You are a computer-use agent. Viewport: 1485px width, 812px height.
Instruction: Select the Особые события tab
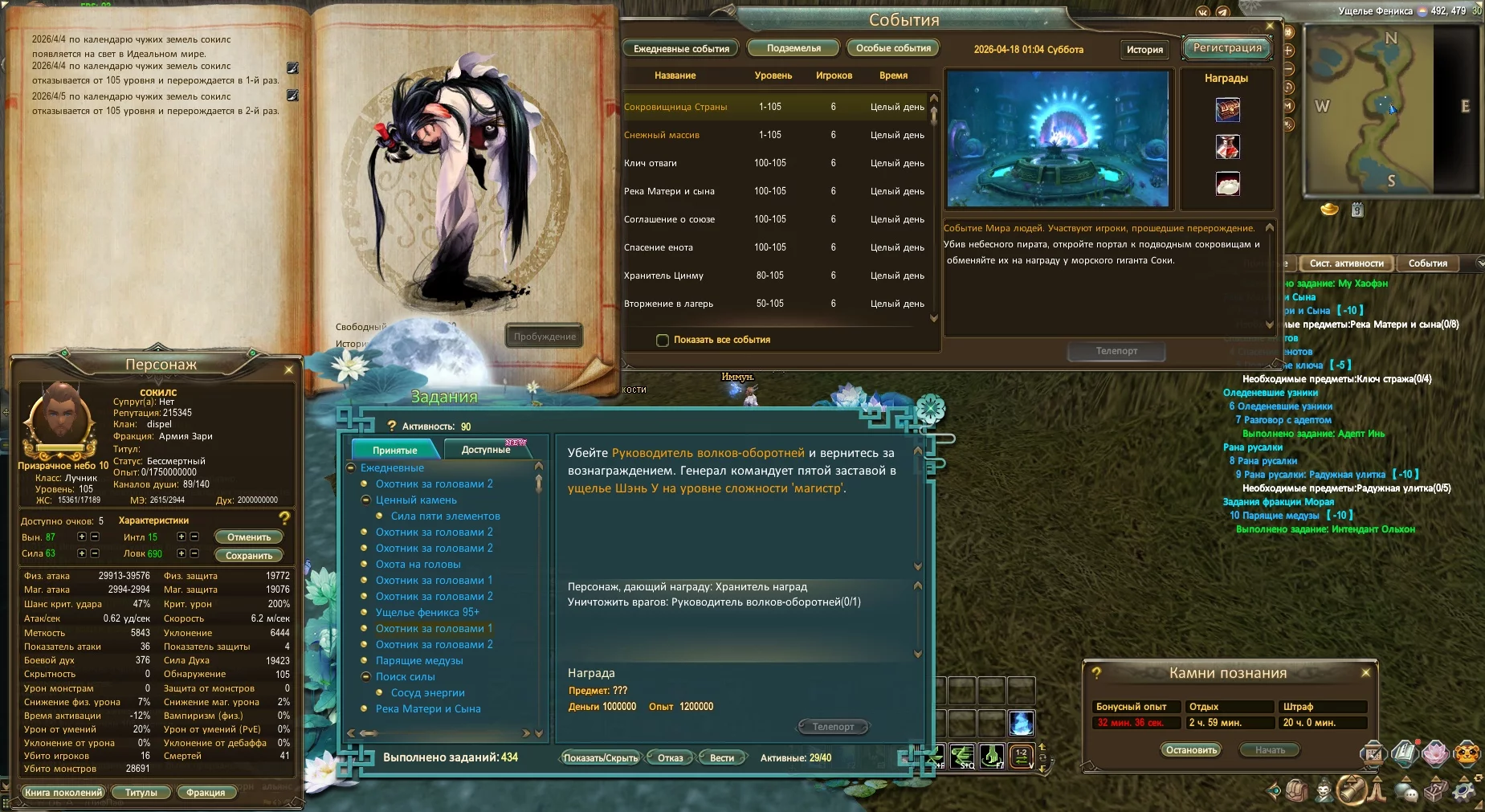[x=893, y=48]
